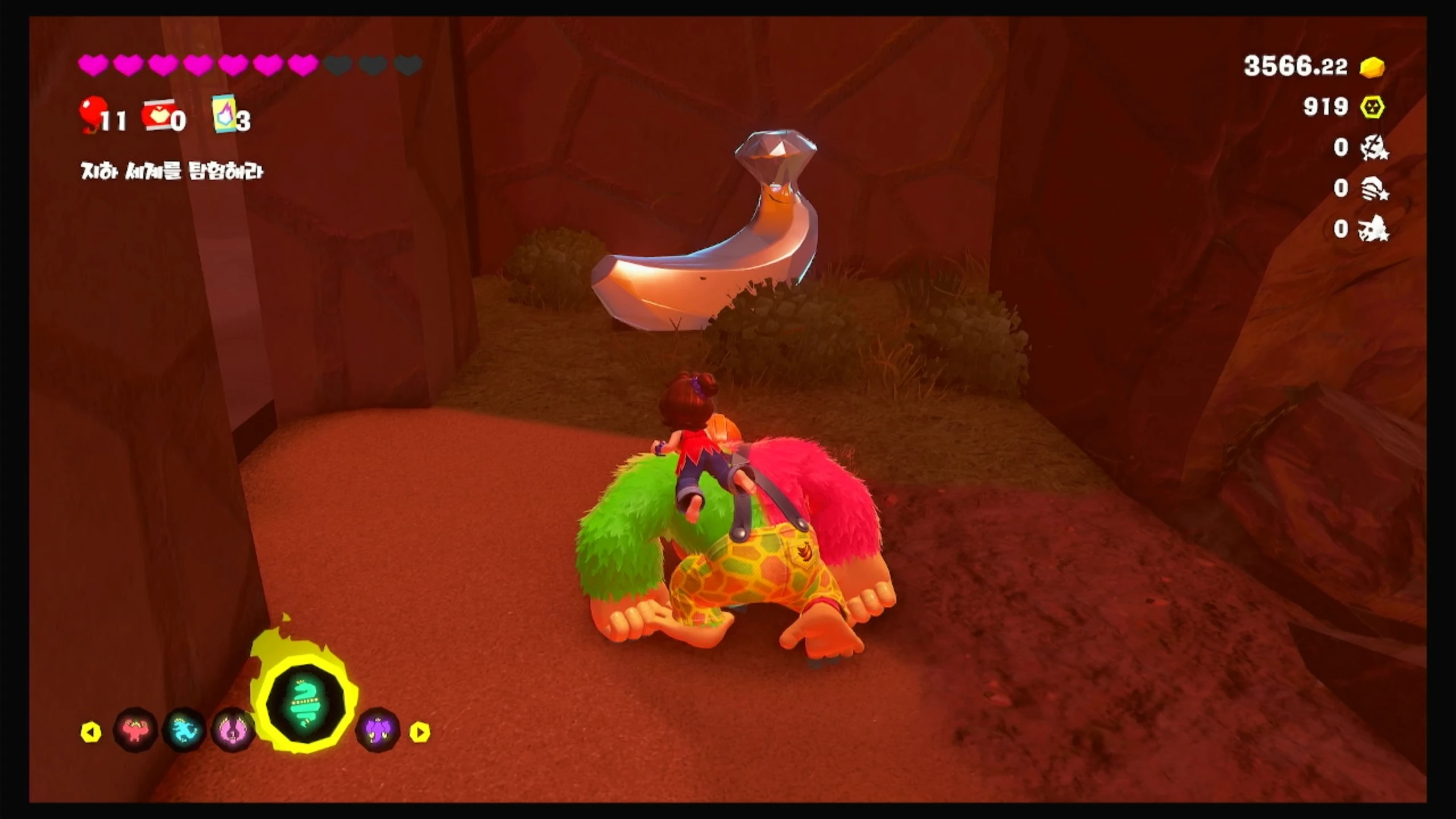
Task: Click the gold nugget currency icon
Action: tap(1372, 67)
